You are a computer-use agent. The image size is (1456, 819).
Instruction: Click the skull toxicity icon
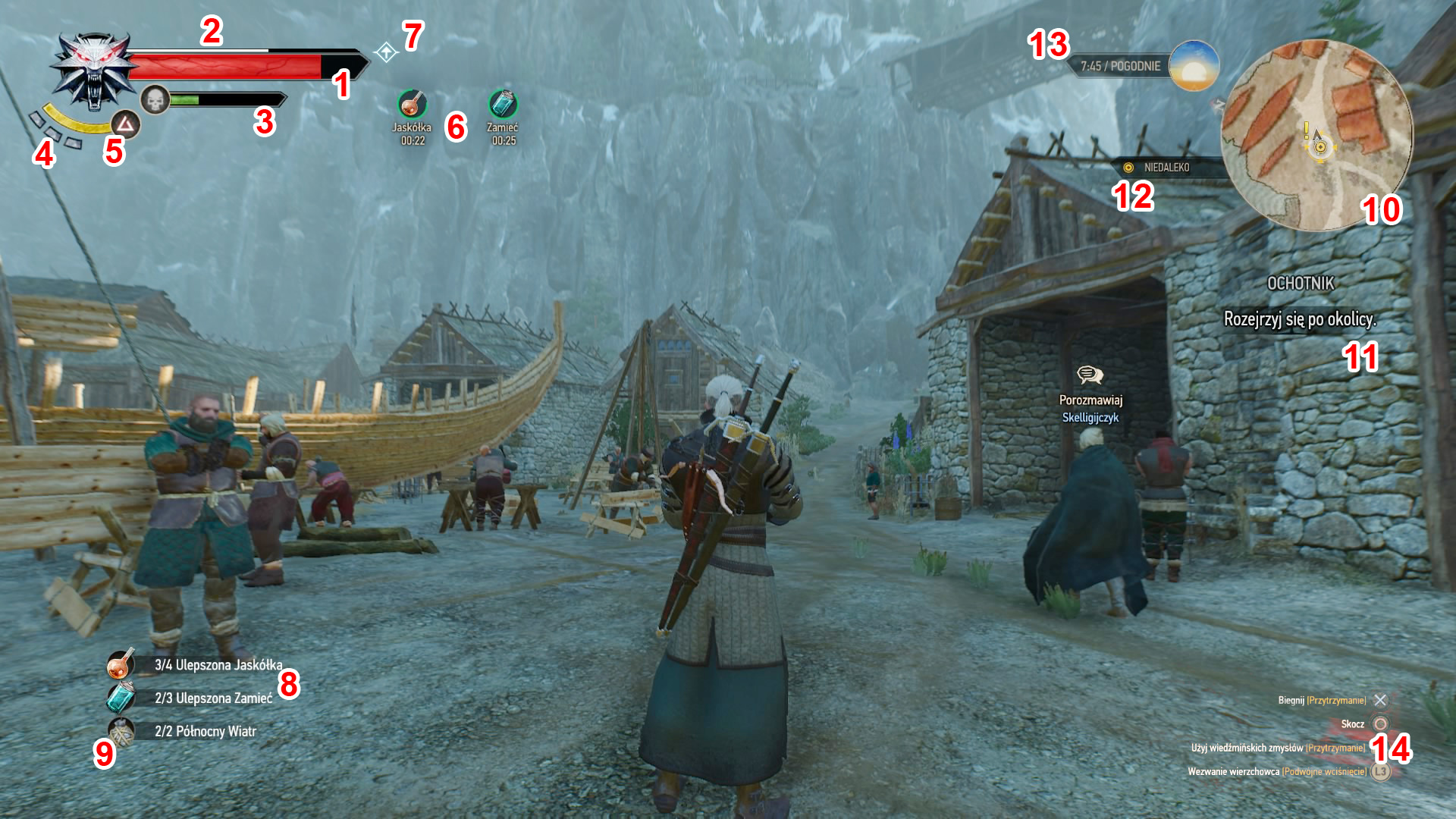155,99
